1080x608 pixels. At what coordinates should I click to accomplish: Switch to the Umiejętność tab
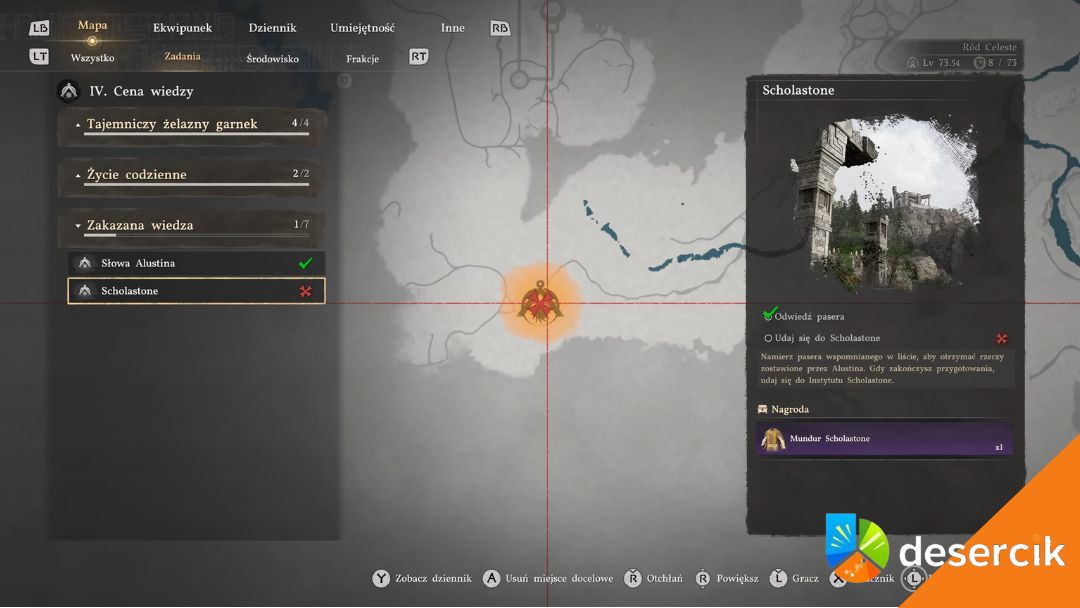pyautogui.click(x=362, y=28)
